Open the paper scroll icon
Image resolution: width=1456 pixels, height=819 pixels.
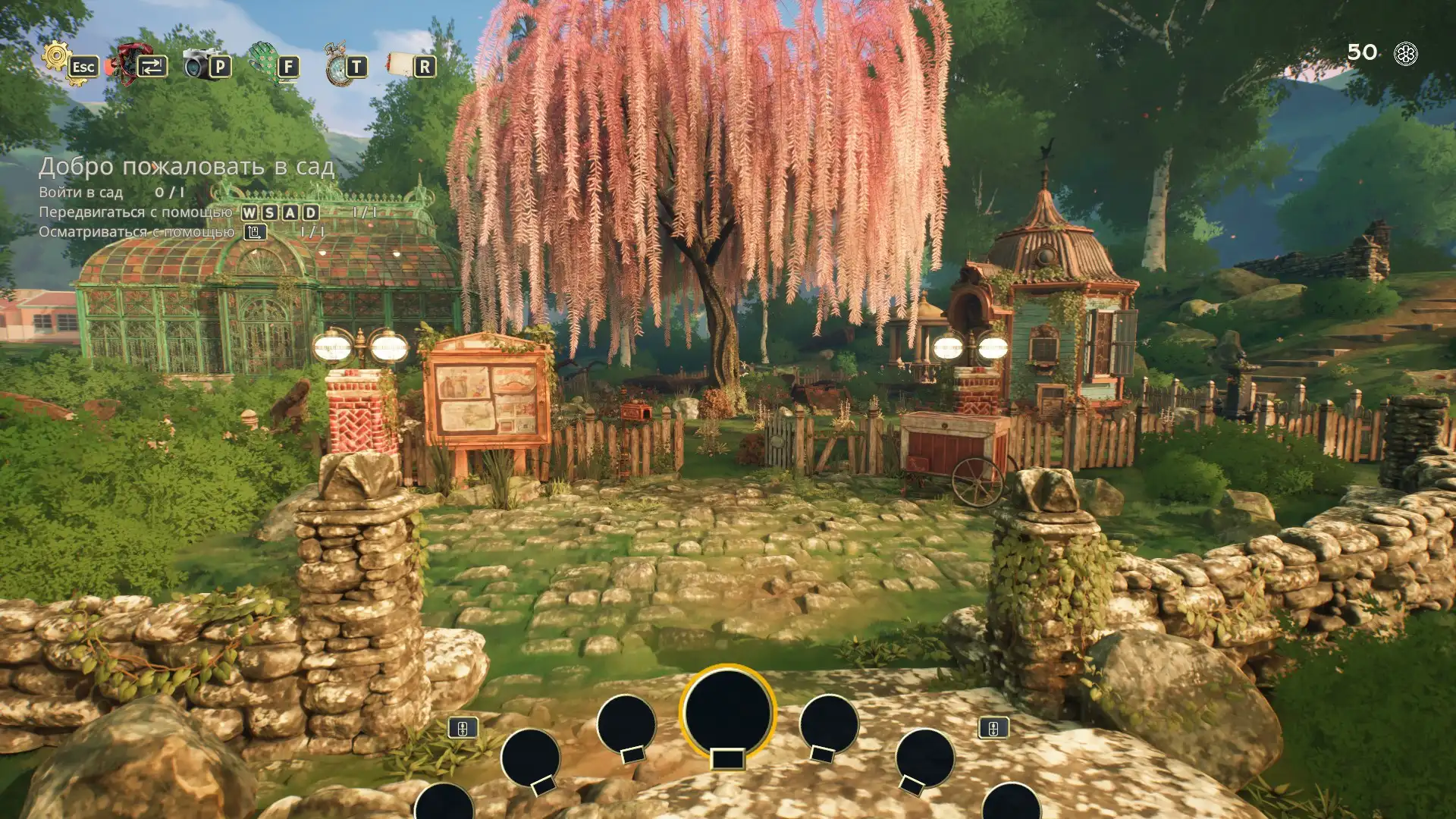pyautogui.click(x=400, y=64)
